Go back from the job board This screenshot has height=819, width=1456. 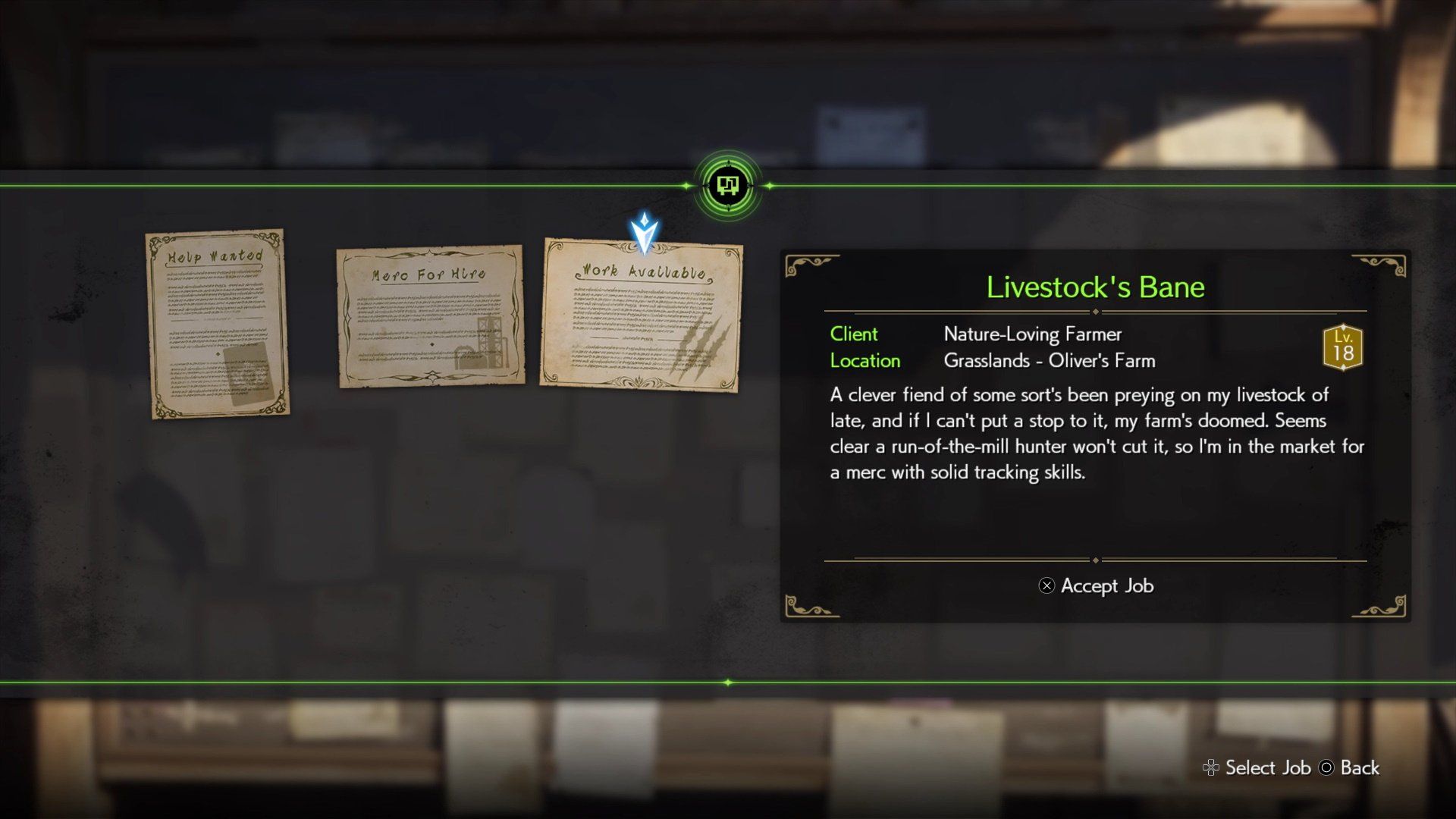tap(1350, 767)
